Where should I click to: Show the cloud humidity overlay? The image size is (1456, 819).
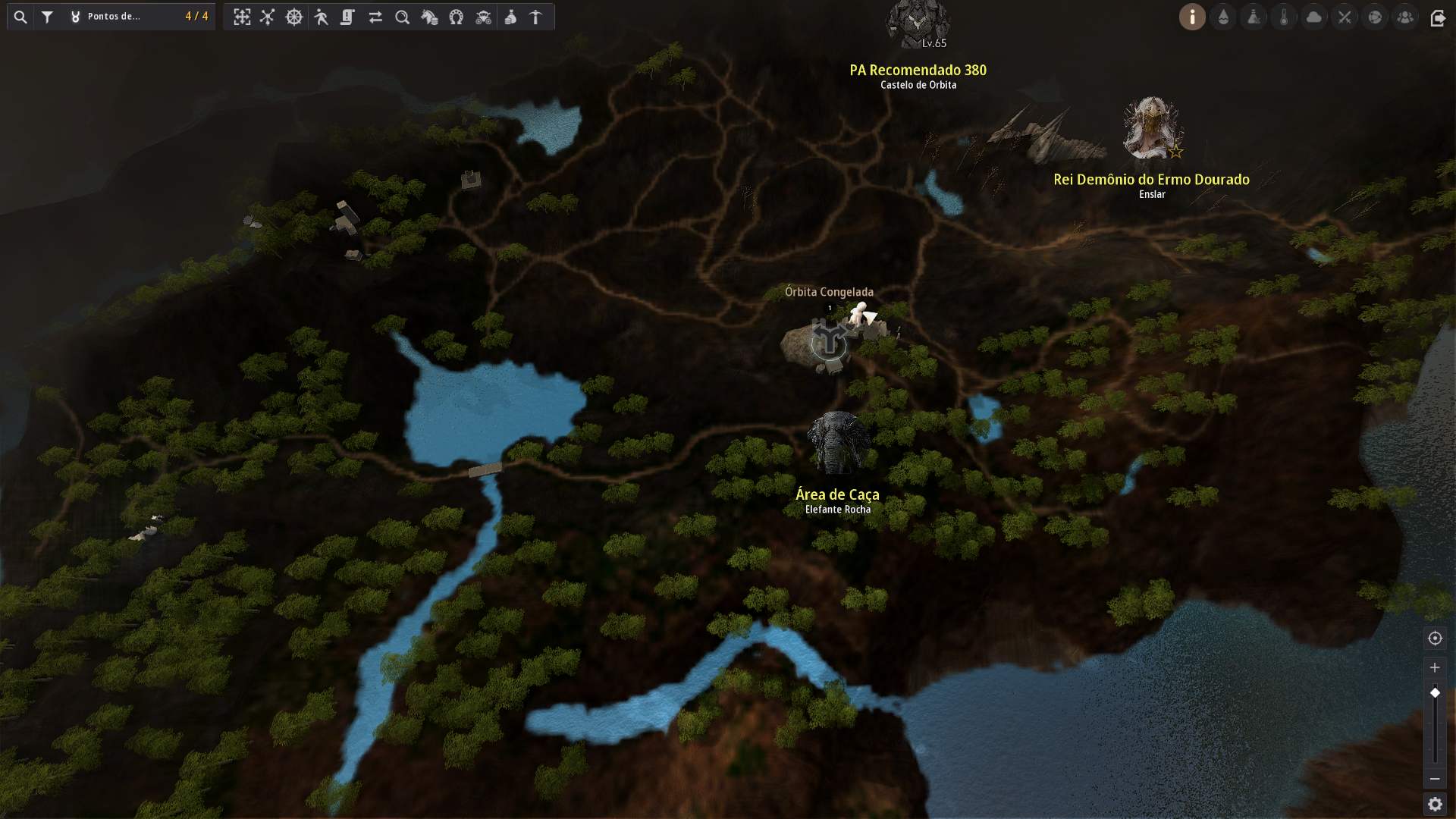[1314, 17]
